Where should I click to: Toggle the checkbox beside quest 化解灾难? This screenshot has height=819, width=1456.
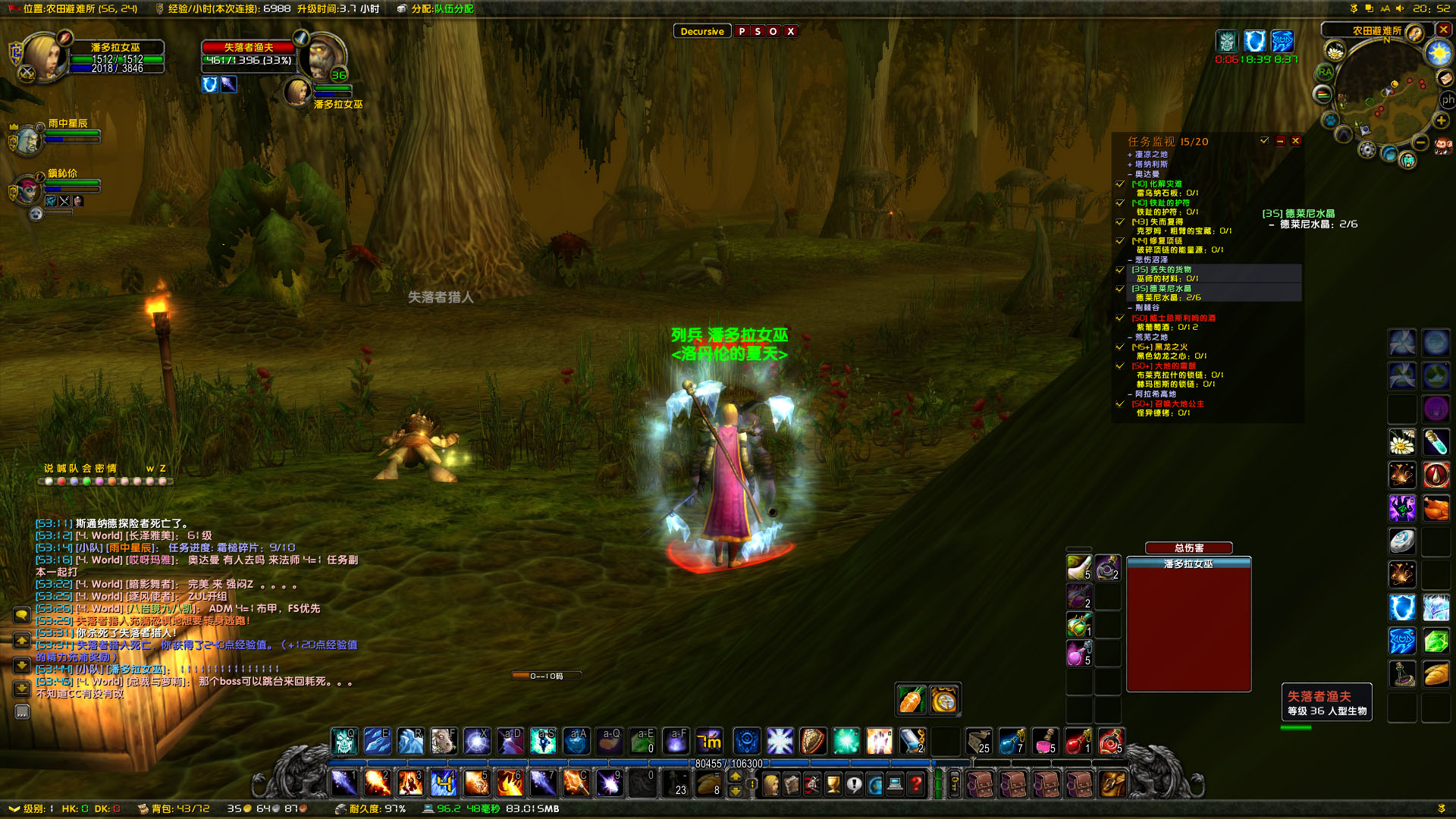click(1119, 184)
